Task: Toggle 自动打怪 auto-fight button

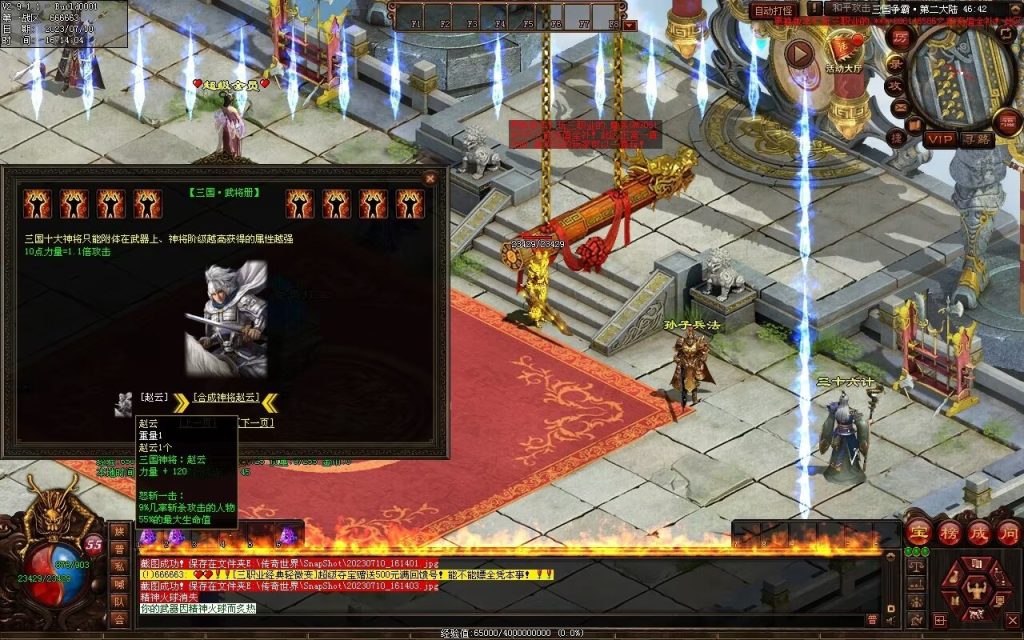Action: [774, 10]
